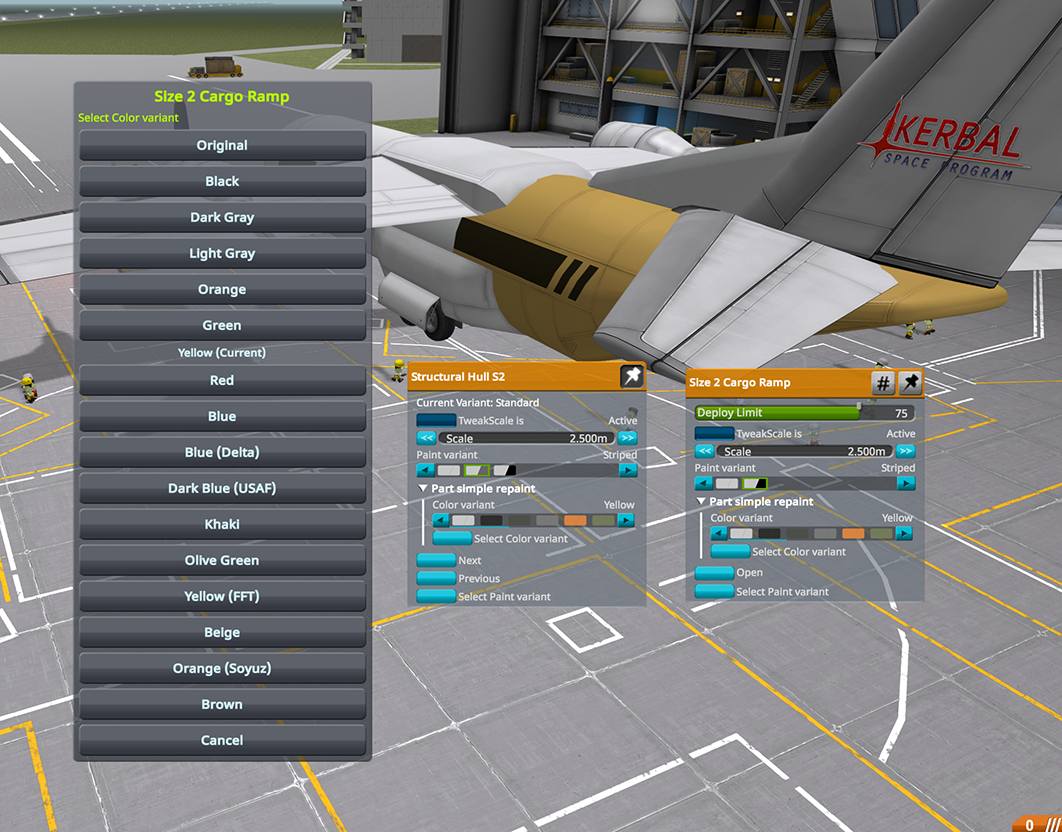Cancel the color variant selection
The height and width of the screenshot is (832, 1062).
pos(222,740)
